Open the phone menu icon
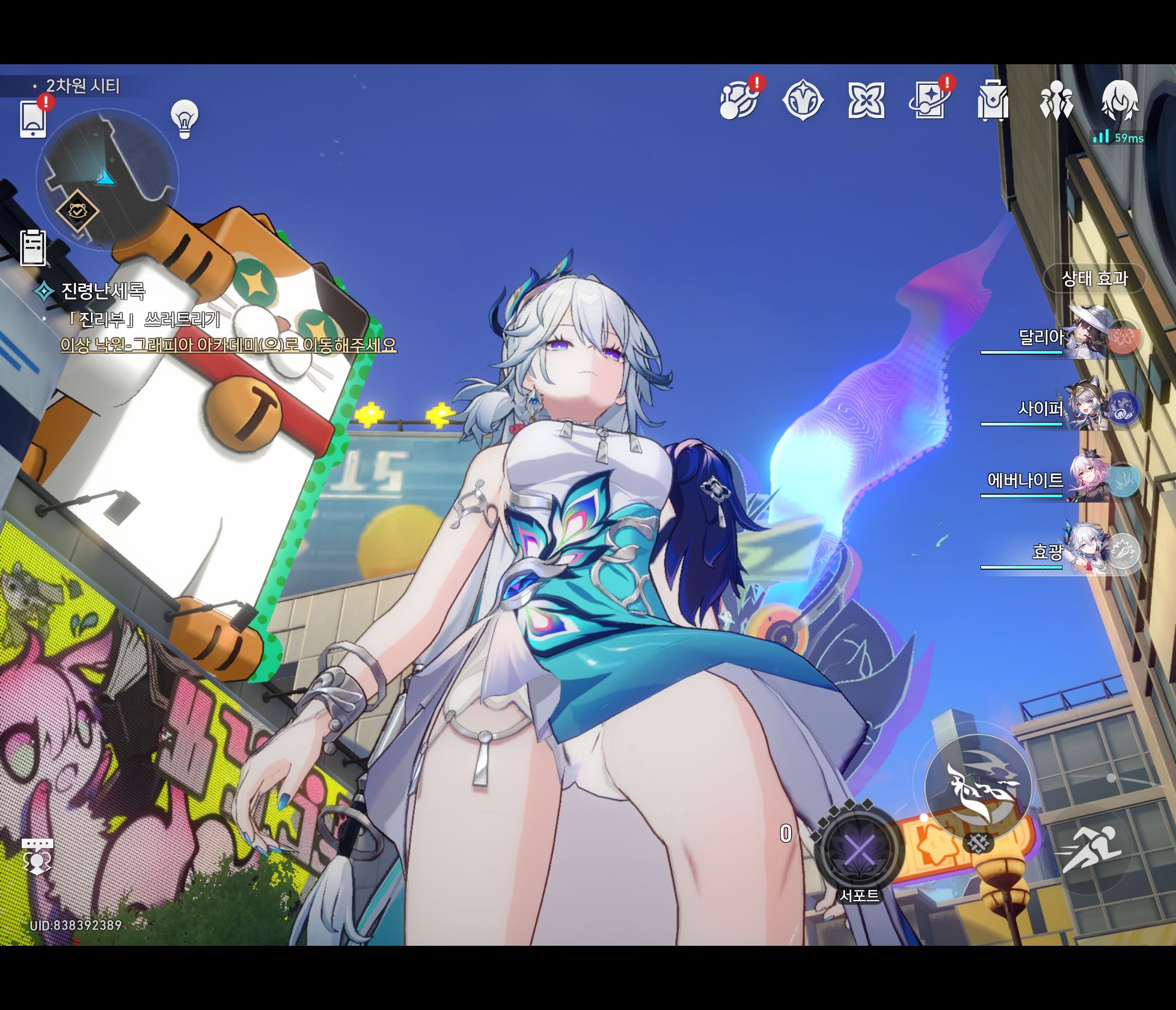 [x=33, y=119]
